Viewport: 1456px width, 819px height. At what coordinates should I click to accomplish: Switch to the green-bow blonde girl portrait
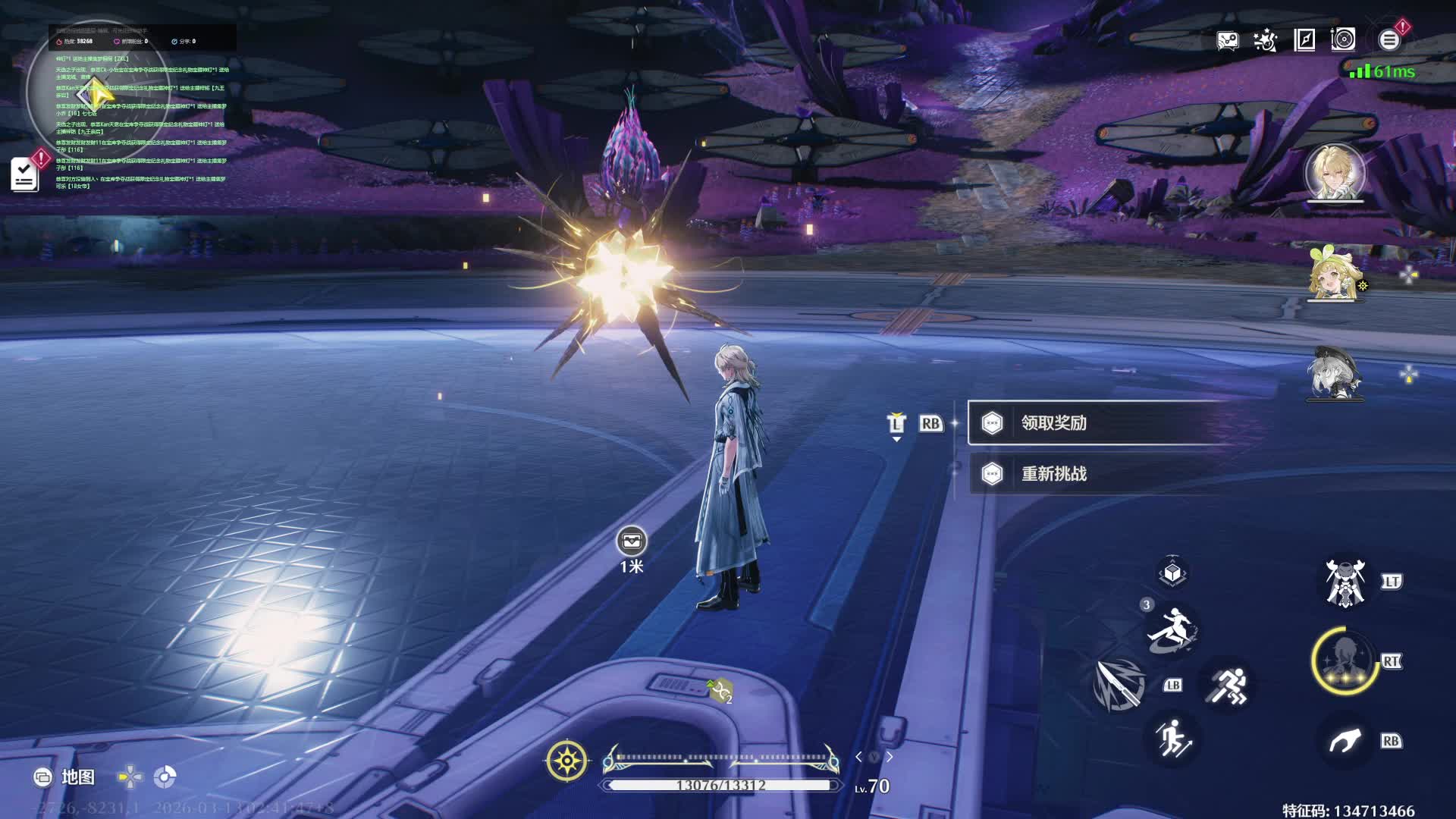pyautogui.click(x=1335, y=273)
